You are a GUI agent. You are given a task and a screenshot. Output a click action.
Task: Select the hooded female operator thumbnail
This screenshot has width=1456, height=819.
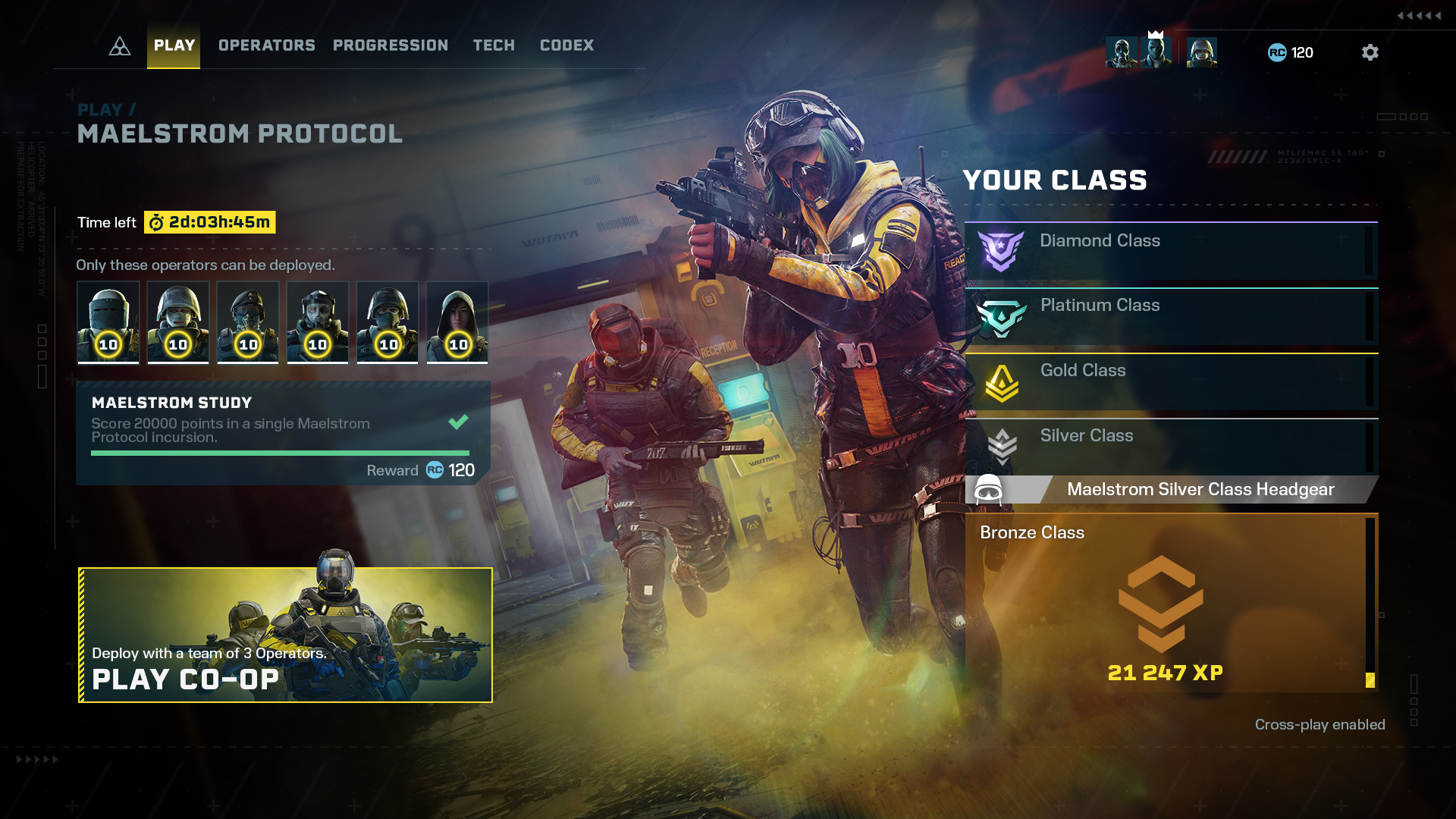coord(457,322)
